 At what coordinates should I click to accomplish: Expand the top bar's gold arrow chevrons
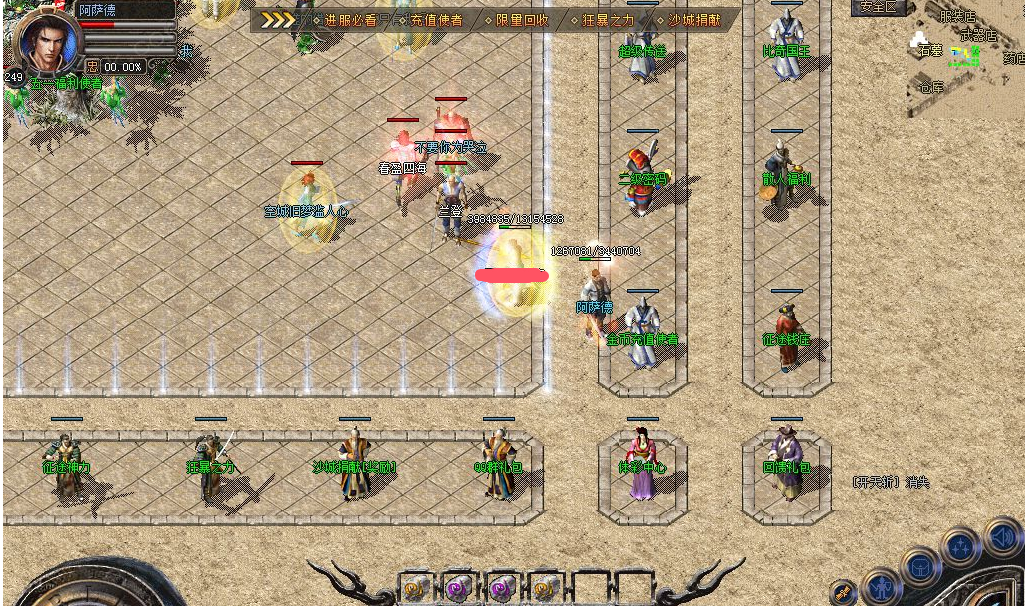279,19
